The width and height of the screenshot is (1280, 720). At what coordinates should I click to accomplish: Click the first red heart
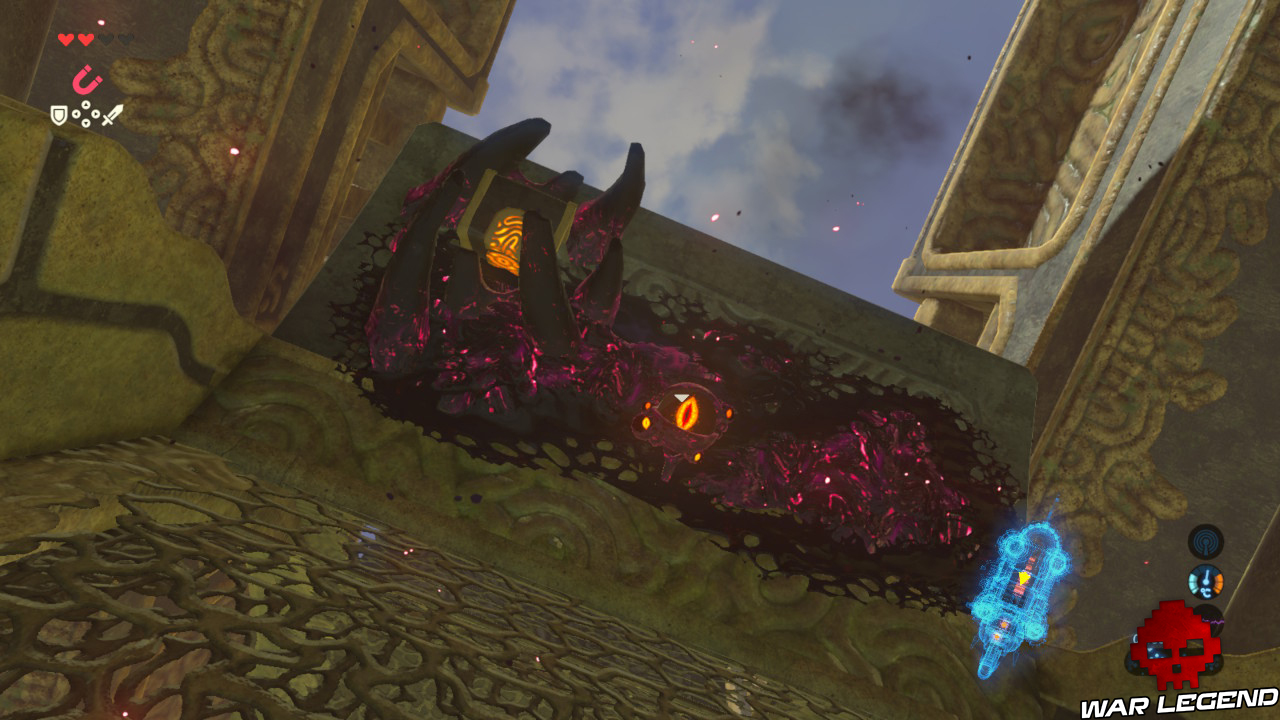click(x=65, y=39)
